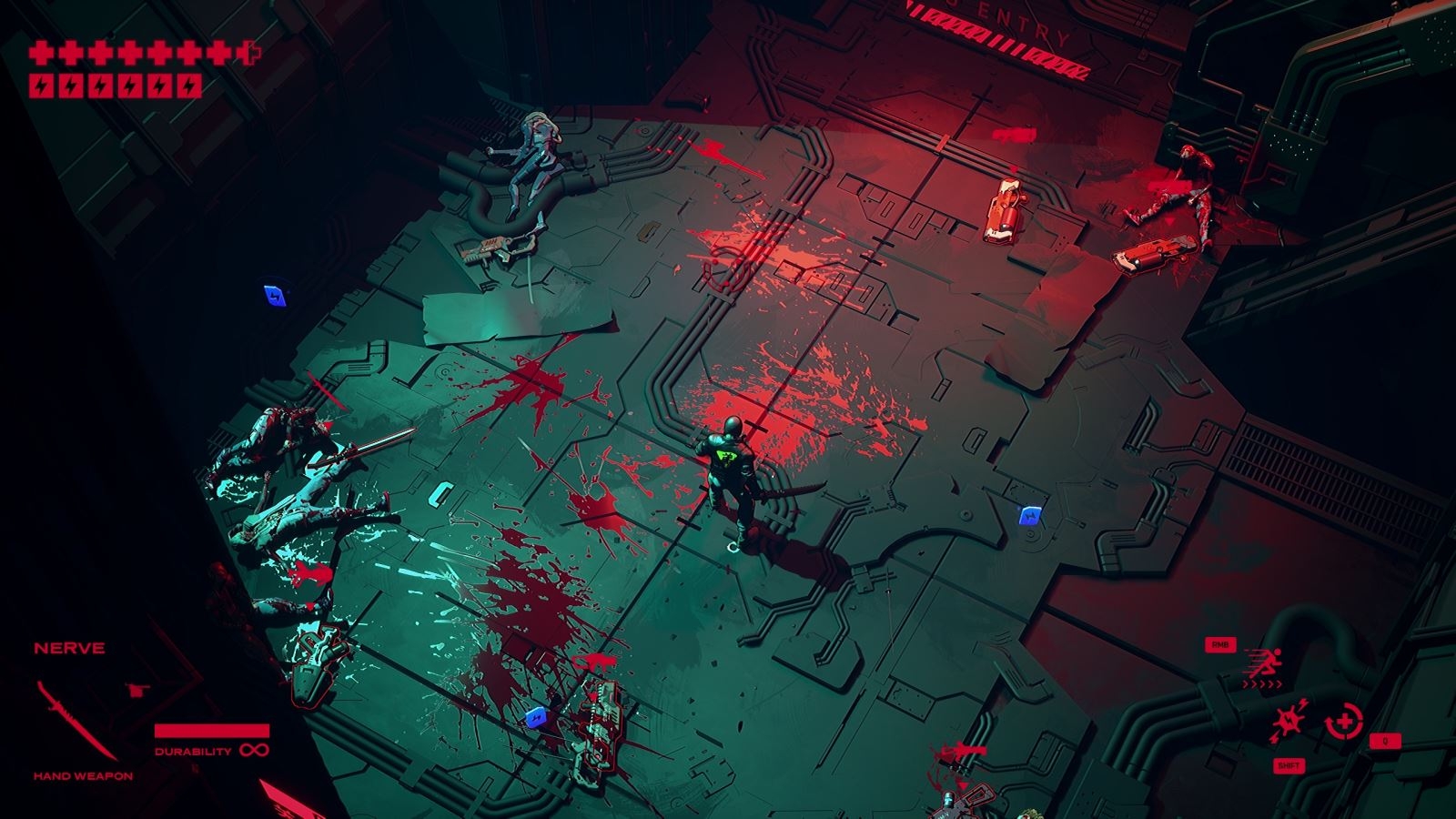The height and width of the screenshot is (819, 1456).
Task: Activate the shockwave stun ability icon
Action: 1287,721
